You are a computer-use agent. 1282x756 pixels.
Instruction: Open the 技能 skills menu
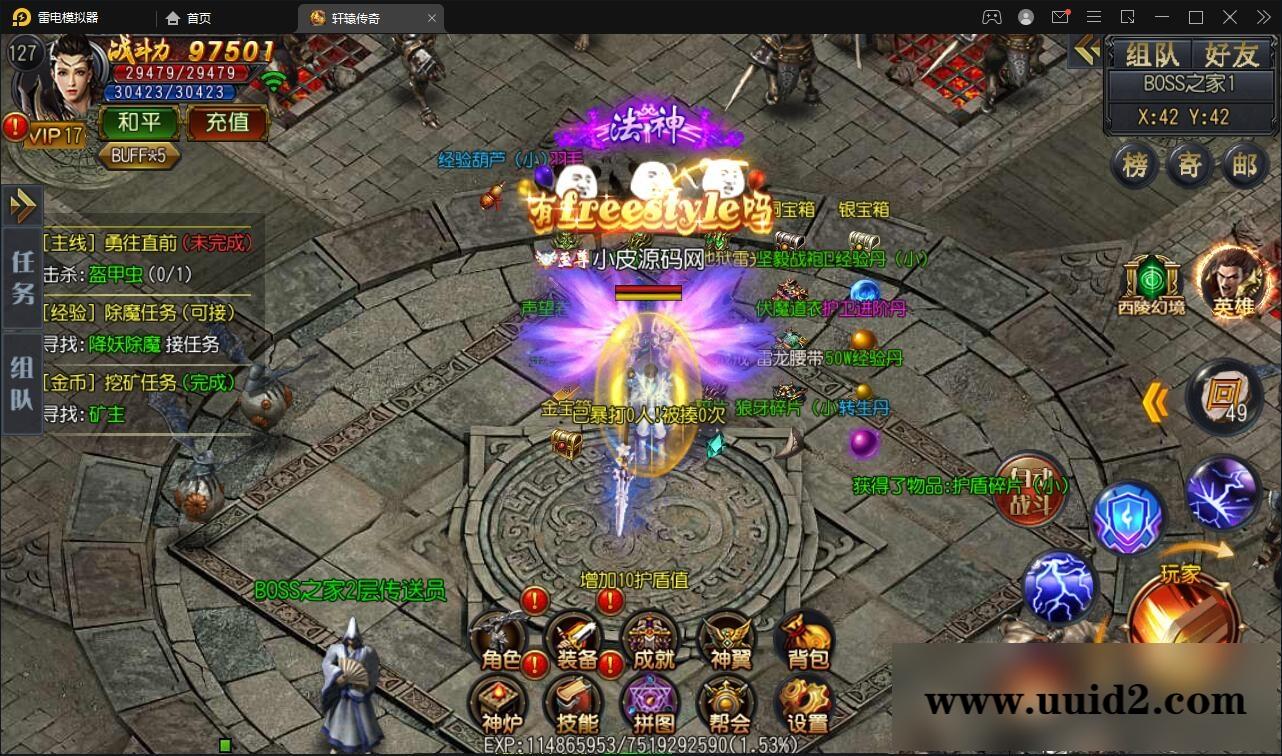[576, 704]
